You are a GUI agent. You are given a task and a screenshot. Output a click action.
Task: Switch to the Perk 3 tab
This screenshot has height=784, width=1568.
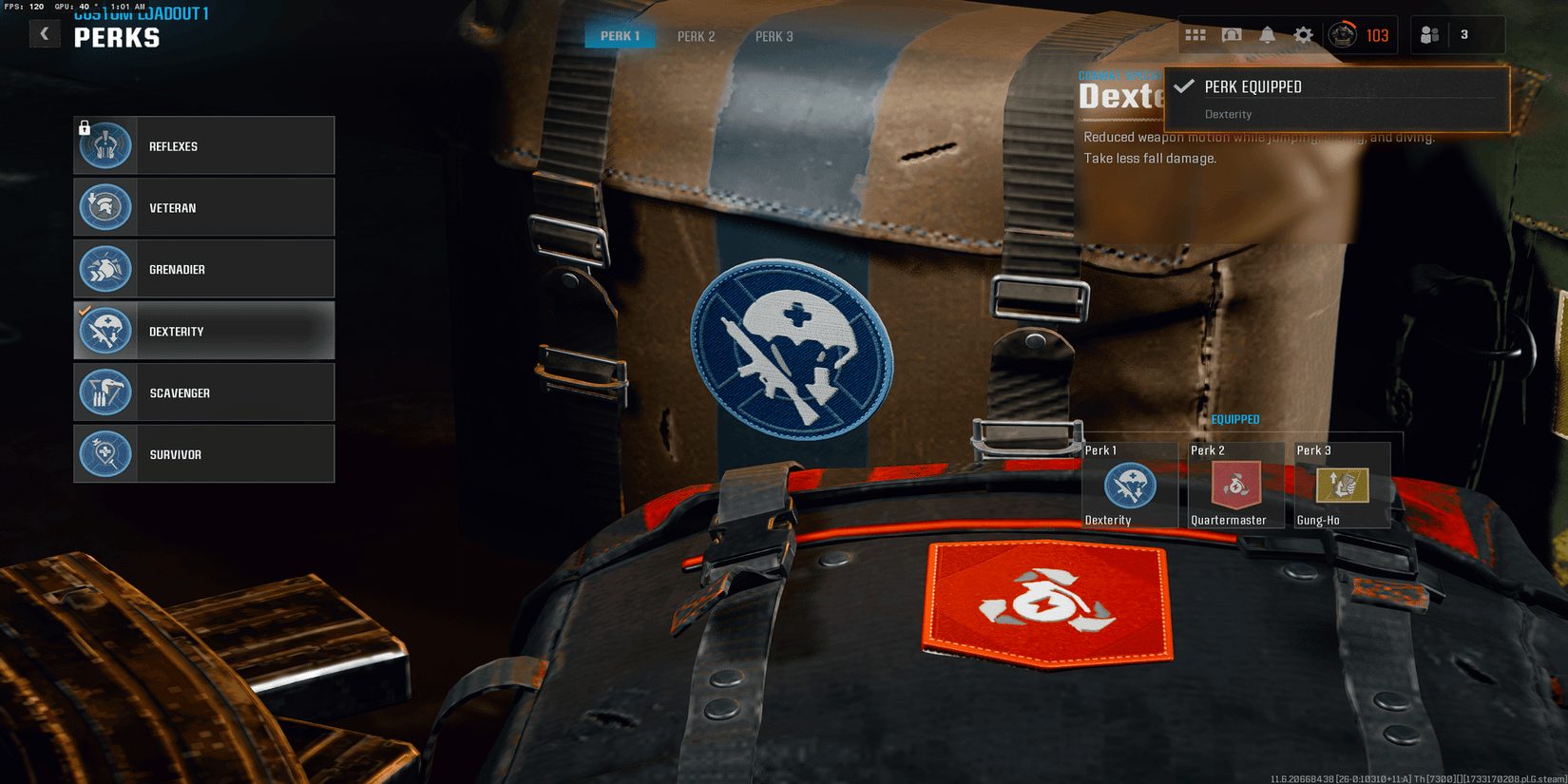point(774,36)
